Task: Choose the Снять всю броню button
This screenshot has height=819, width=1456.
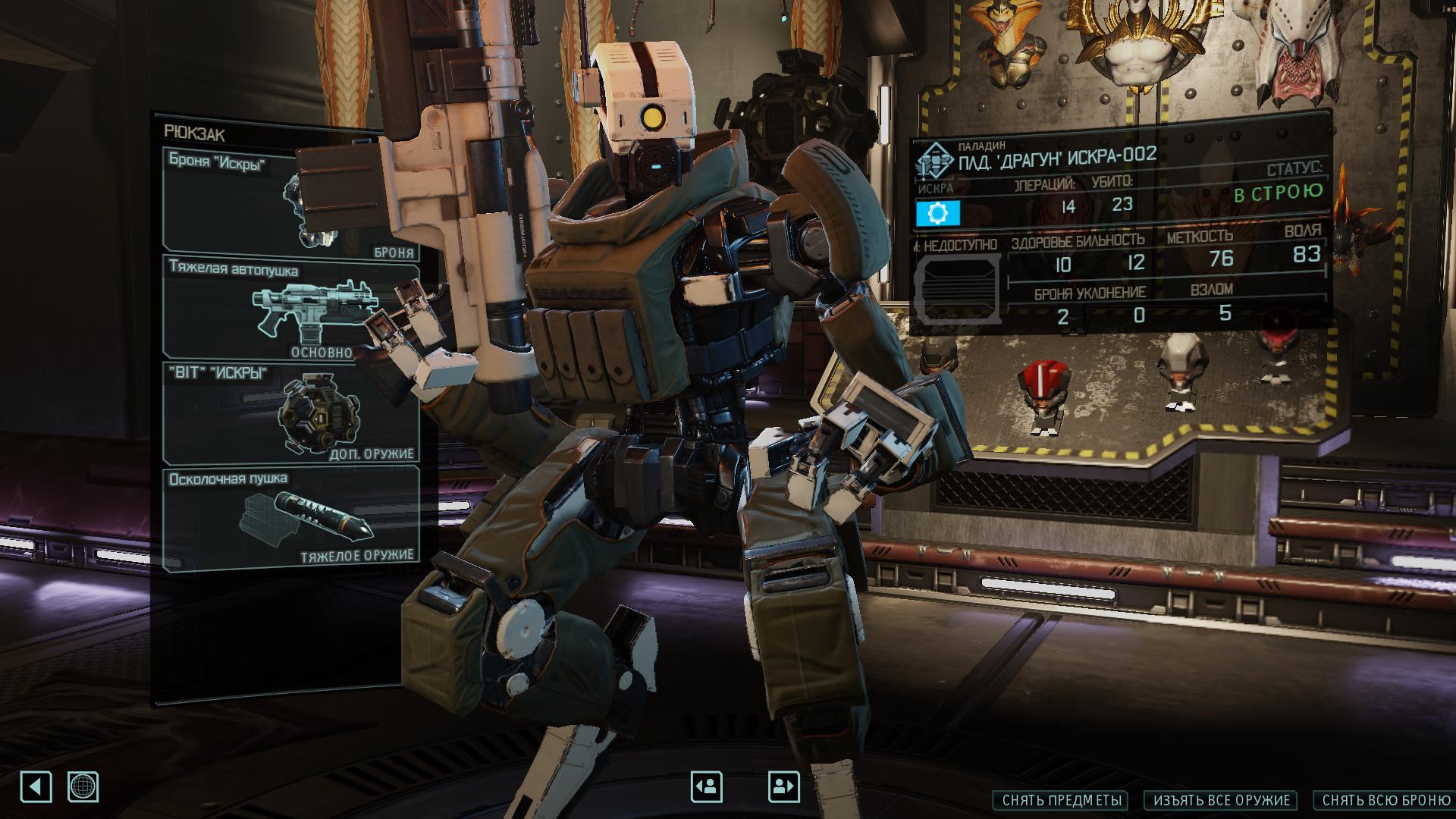Action: tap(1385, 800)
